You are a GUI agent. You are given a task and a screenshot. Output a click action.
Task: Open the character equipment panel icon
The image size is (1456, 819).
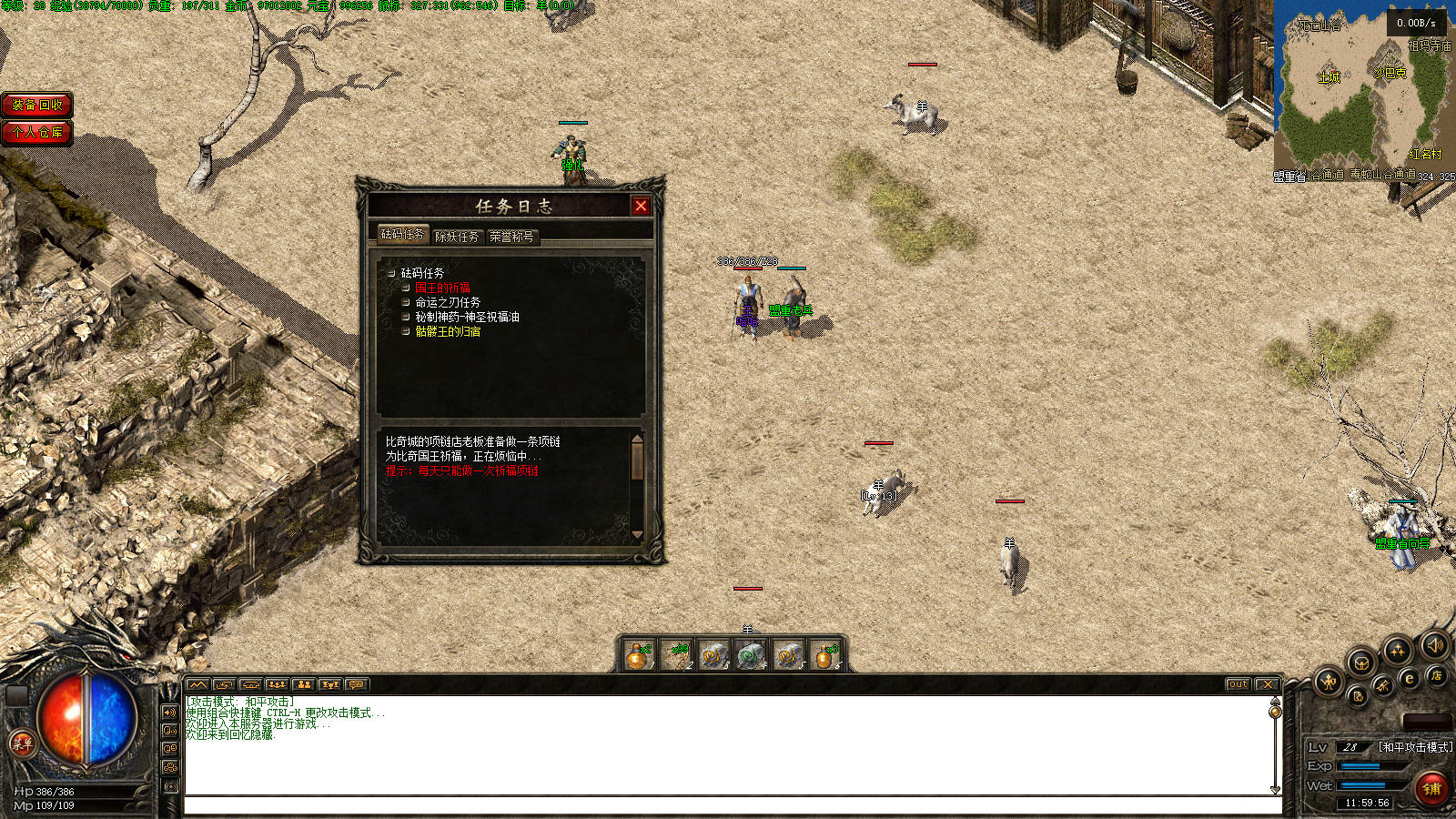1329,680
